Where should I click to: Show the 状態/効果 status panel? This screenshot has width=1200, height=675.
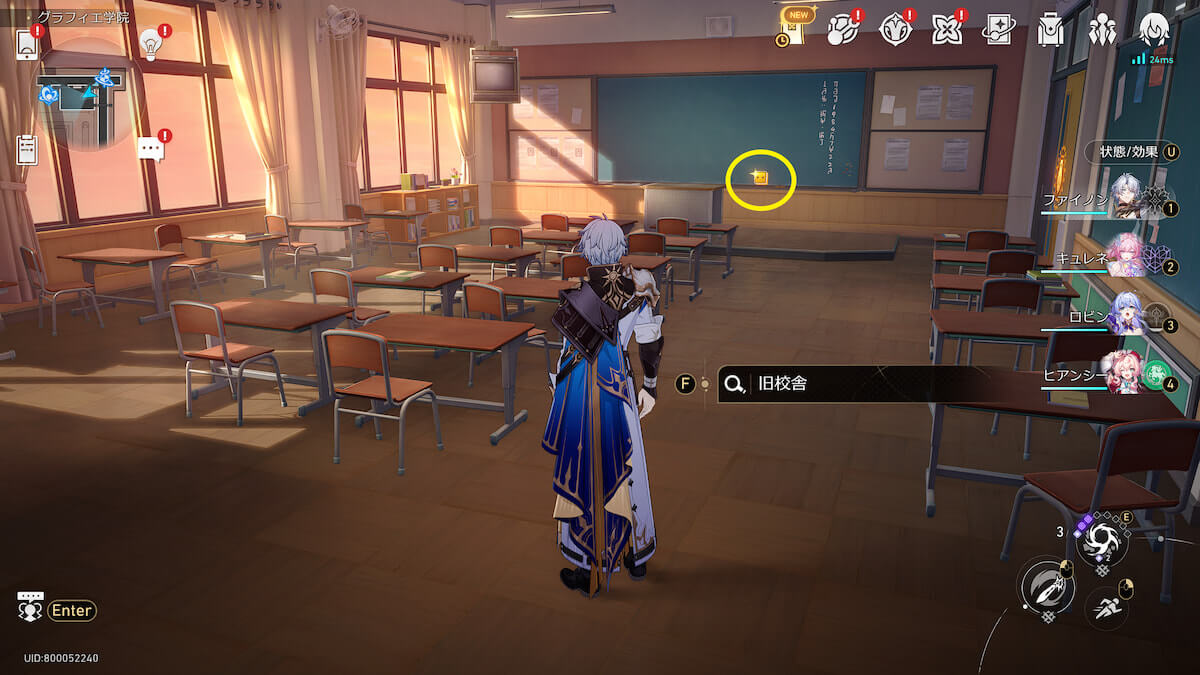tap(1130, 152)
